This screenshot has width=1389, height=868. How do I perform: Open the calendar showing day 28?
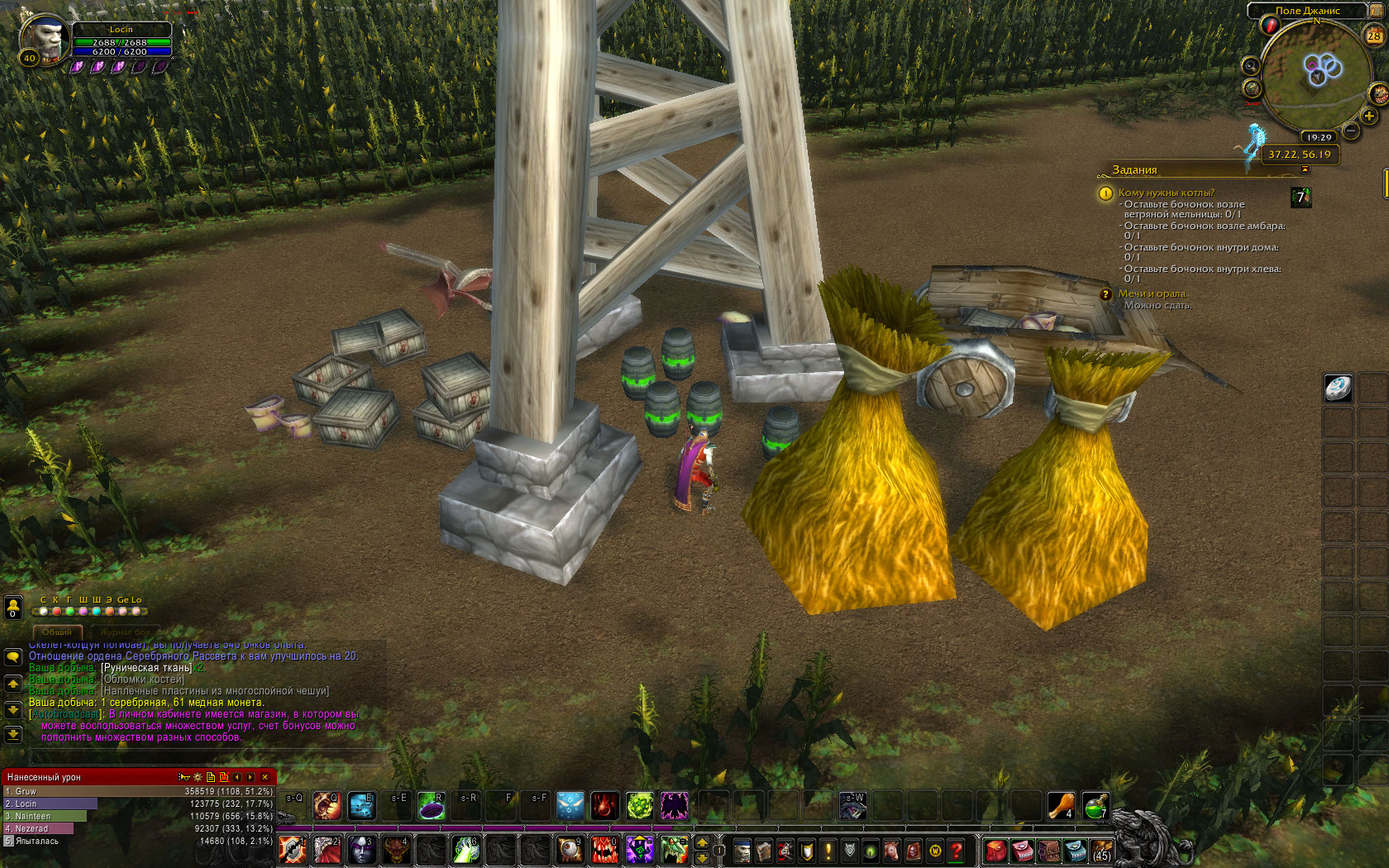(x=1374, y=36)
